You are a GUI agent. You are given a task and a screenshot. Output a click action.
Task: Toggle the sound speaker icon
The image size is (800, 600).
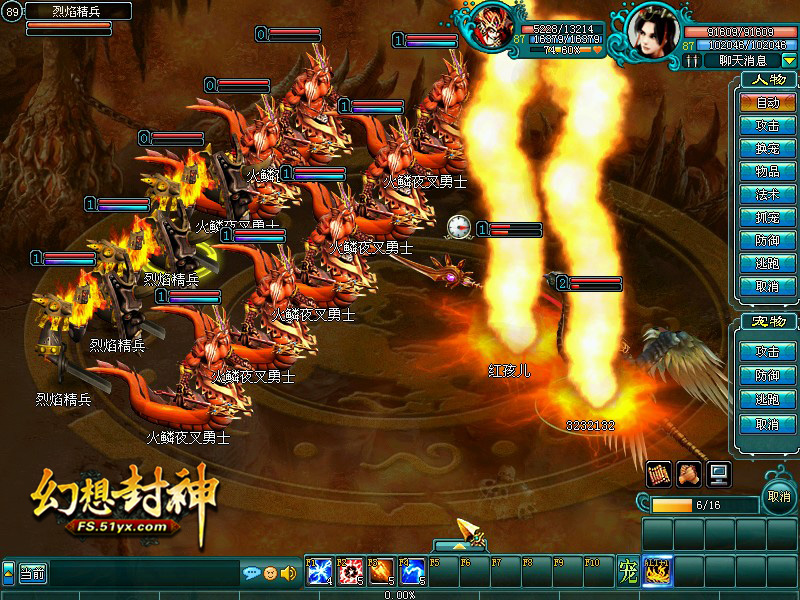pyautogui.click(x=289, y=573)
